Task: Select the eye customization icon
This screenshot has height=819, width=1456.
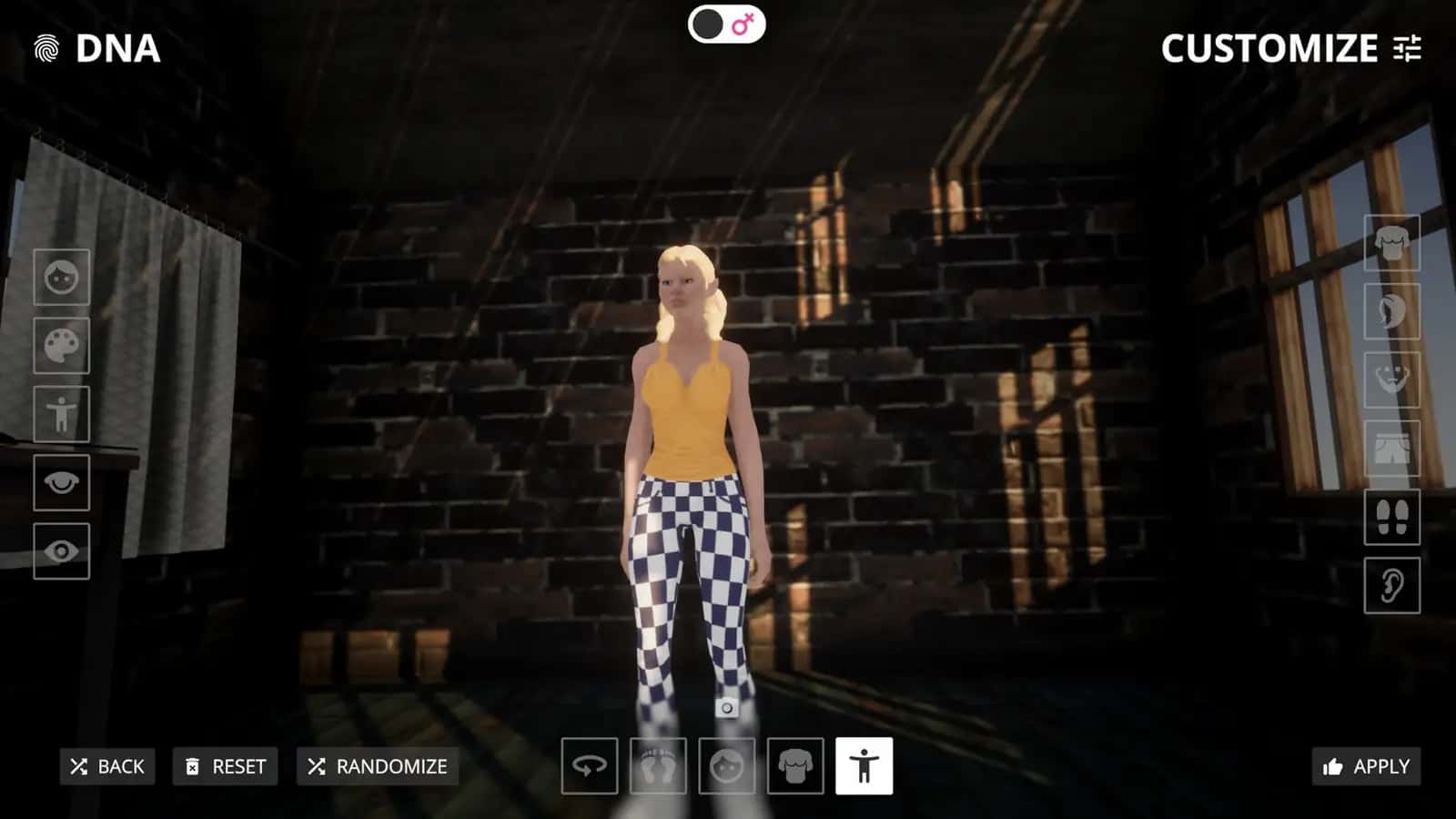Action: pyautogui.click(x=60, y=551)
